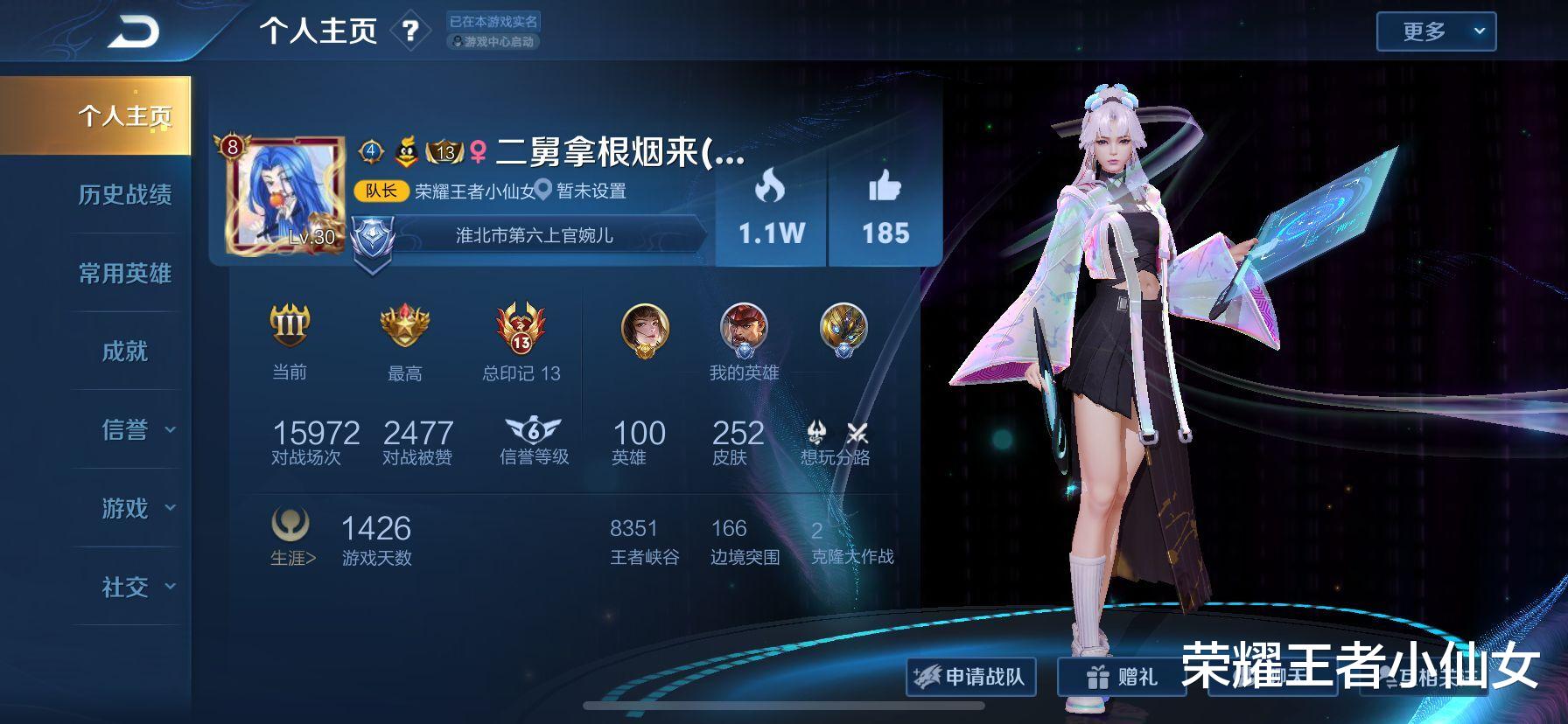Open the question mark help icon beside 个人主页
This screenshot has width=1568, height=724.
pyautogui.click(x=410, y=29)
